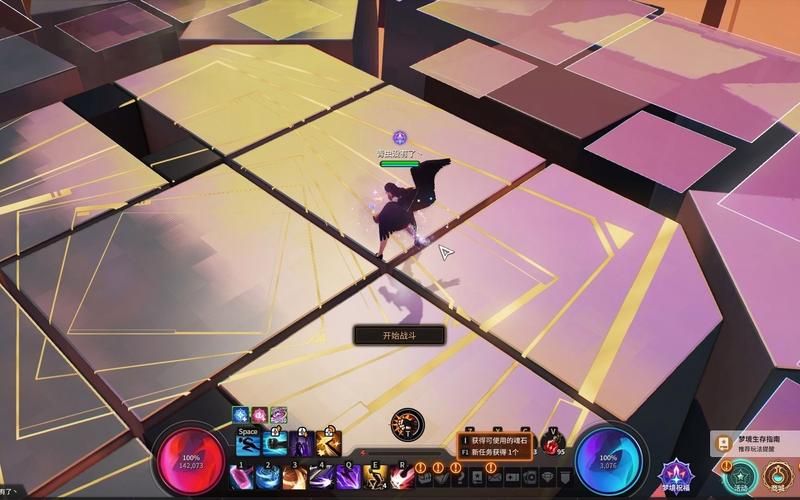Trigger the orange slash skill in slot 3
Screen dimensions: 800x500
point(295,477)
